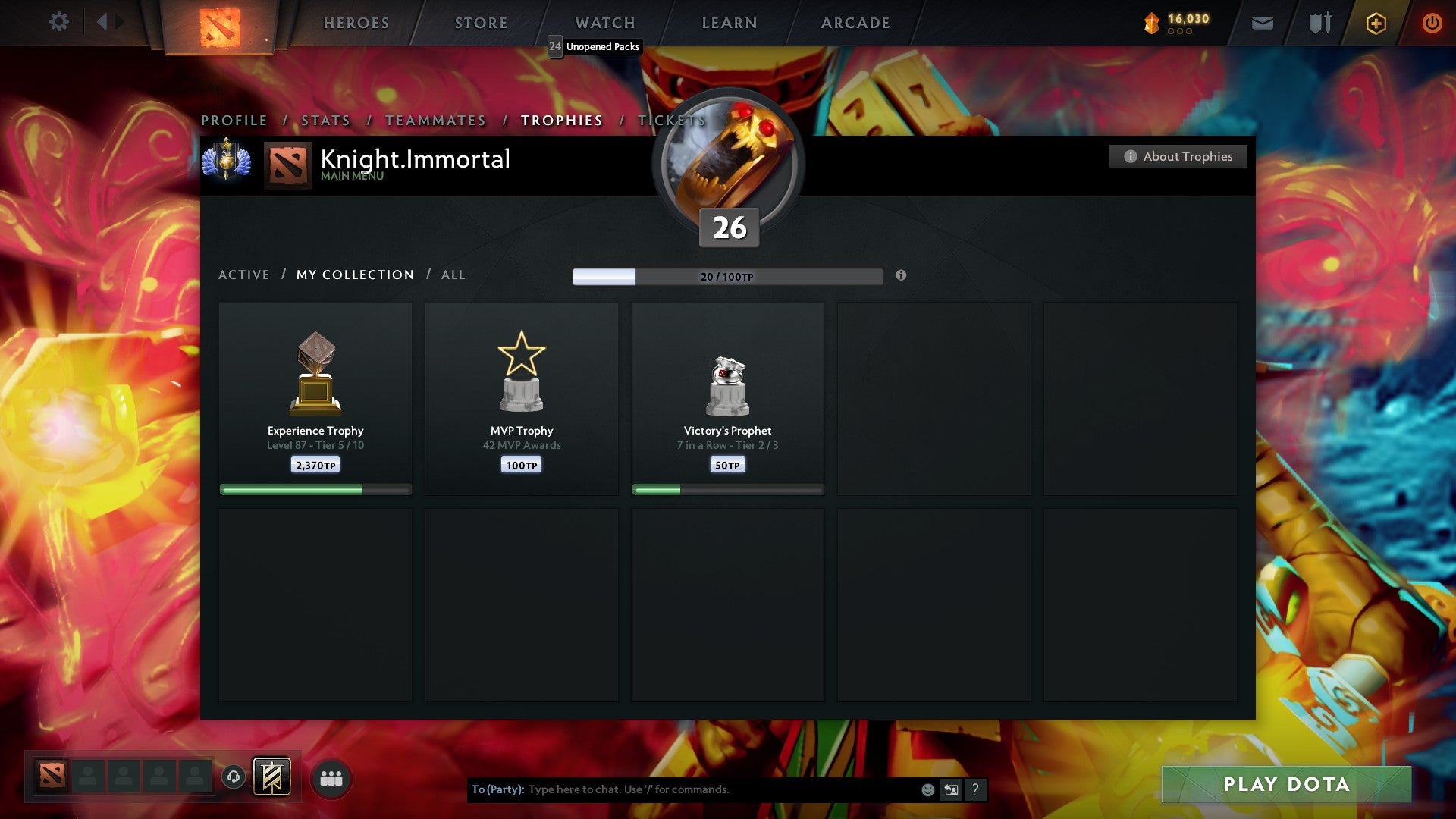Open the mail inbox icon

pos(1263,23)
